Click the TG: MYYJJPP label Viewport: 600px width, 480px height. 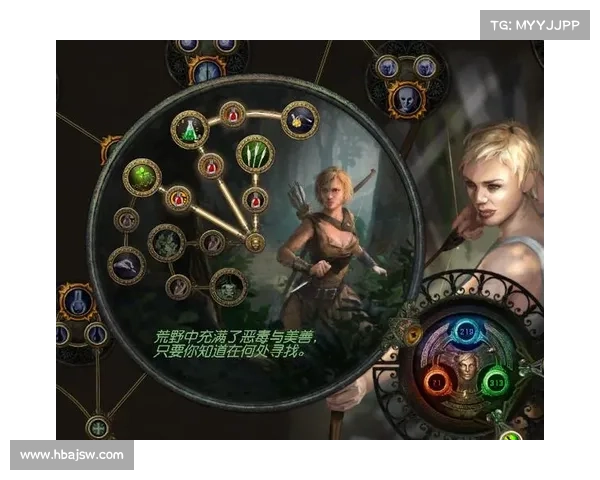(x=535, y=24)
